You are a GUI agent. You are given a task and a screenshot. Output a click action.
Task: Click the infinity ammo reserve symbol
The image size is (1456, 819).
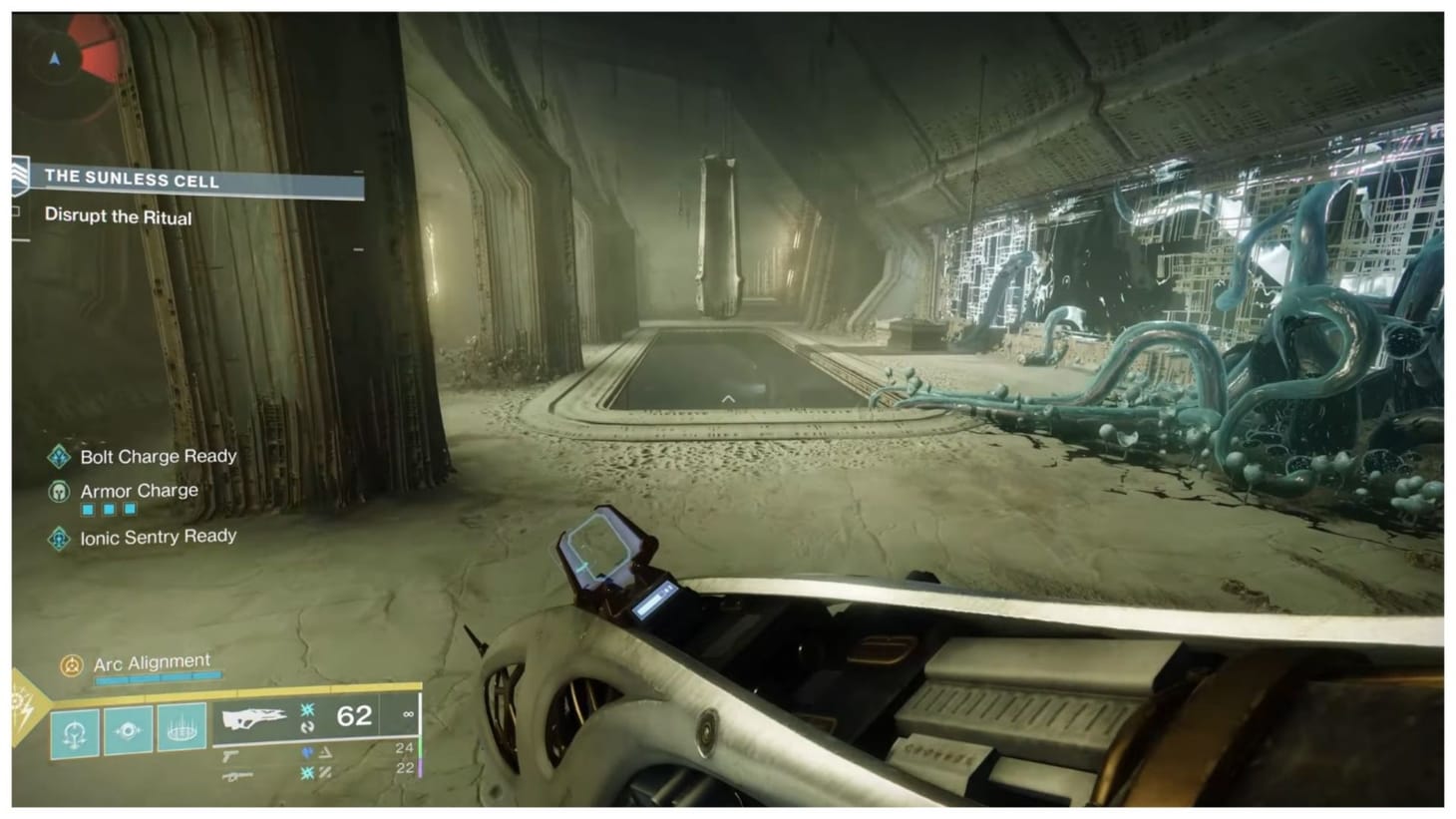407,716
